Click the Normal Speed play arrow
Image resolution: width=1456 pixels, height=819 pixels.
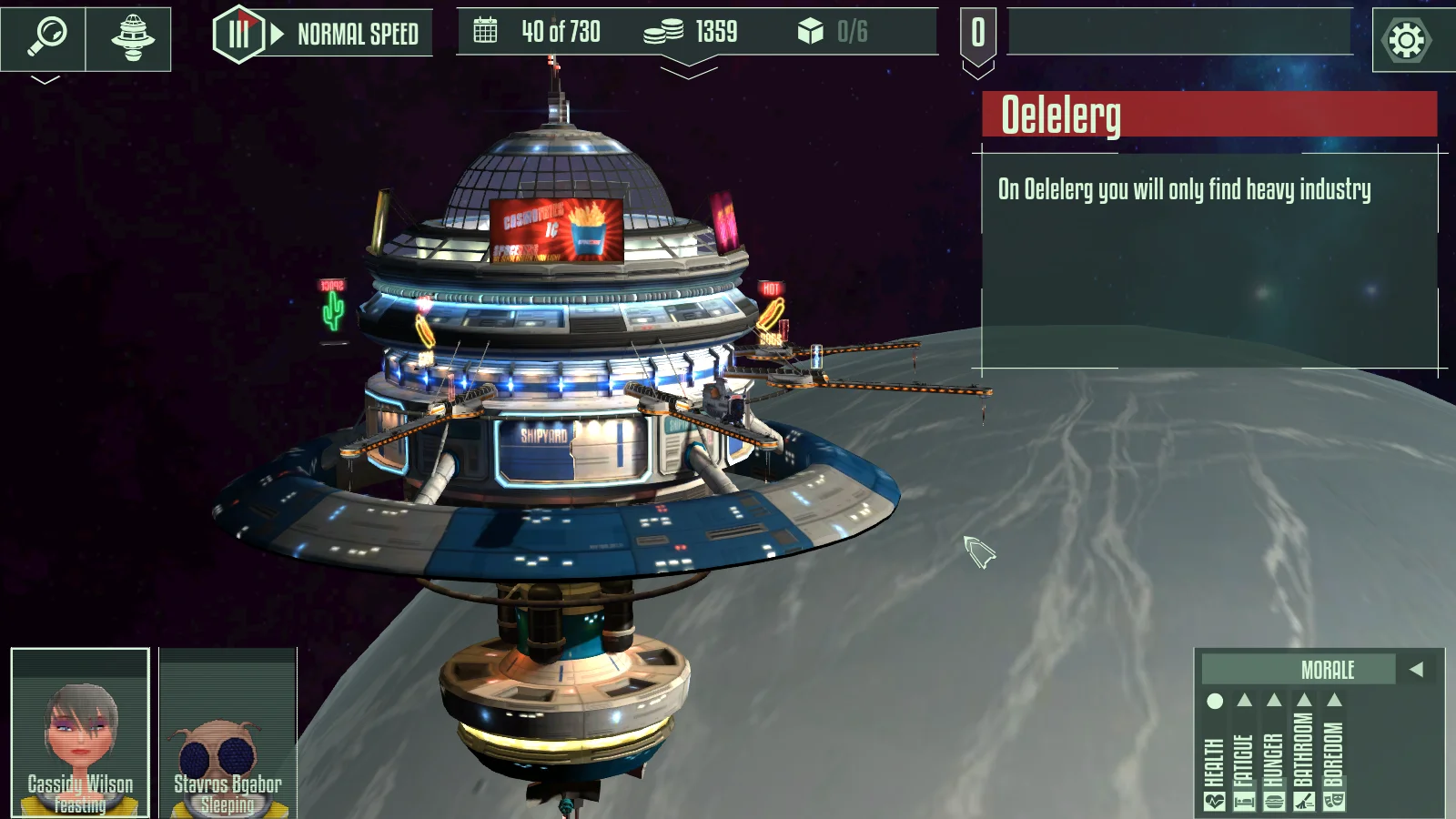278,35
